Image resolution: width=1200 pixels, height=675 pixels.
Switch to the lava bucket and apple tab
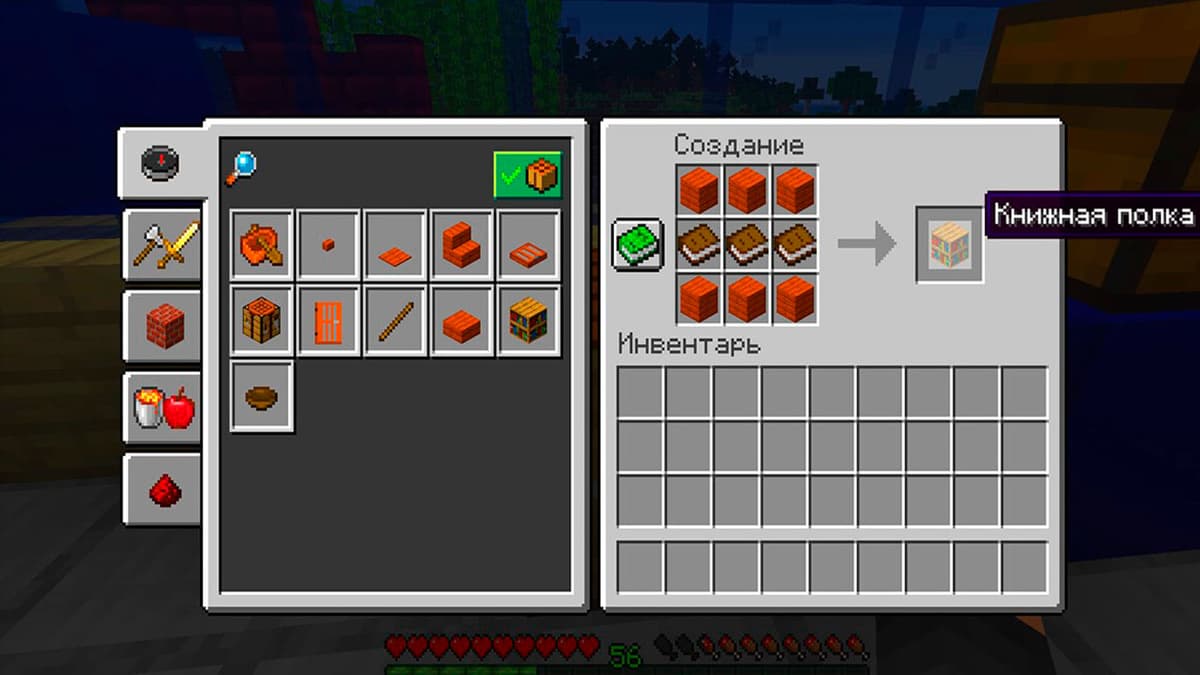(x=162, y=408)
